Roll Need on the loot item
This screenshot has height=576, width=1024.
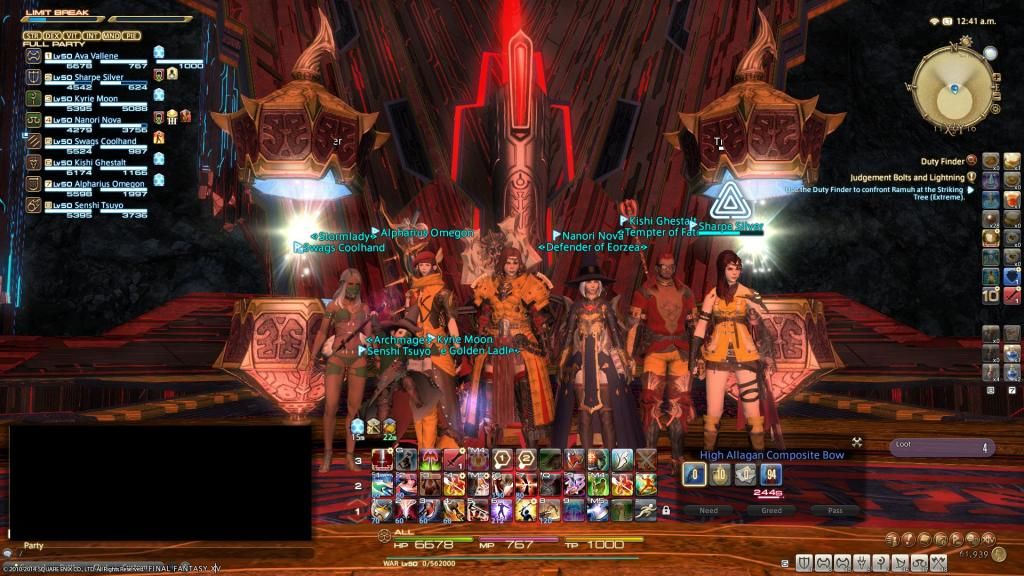click(x=708, y=510)
